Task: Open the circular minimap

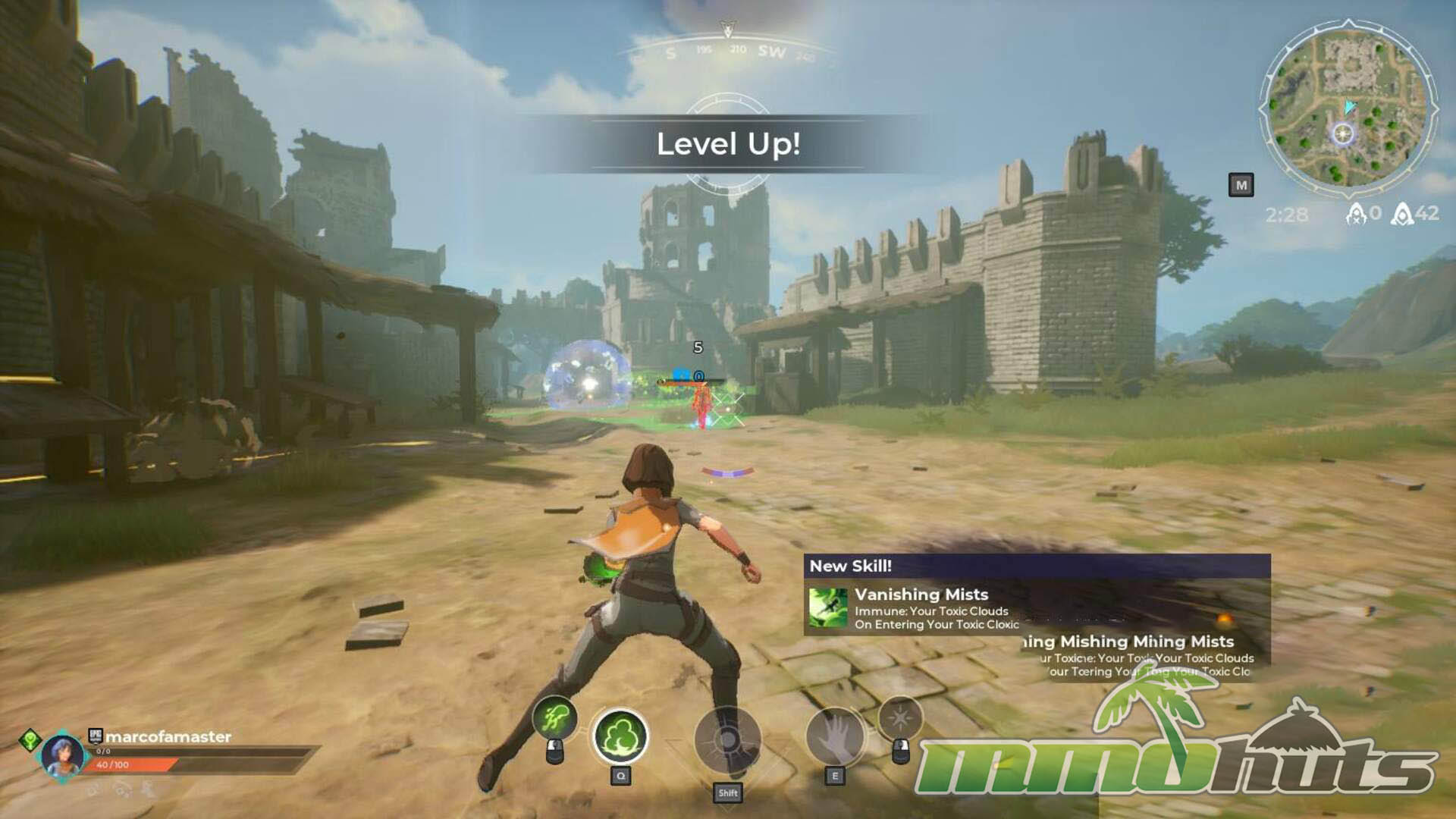Action: click(x=1348, y=104)
